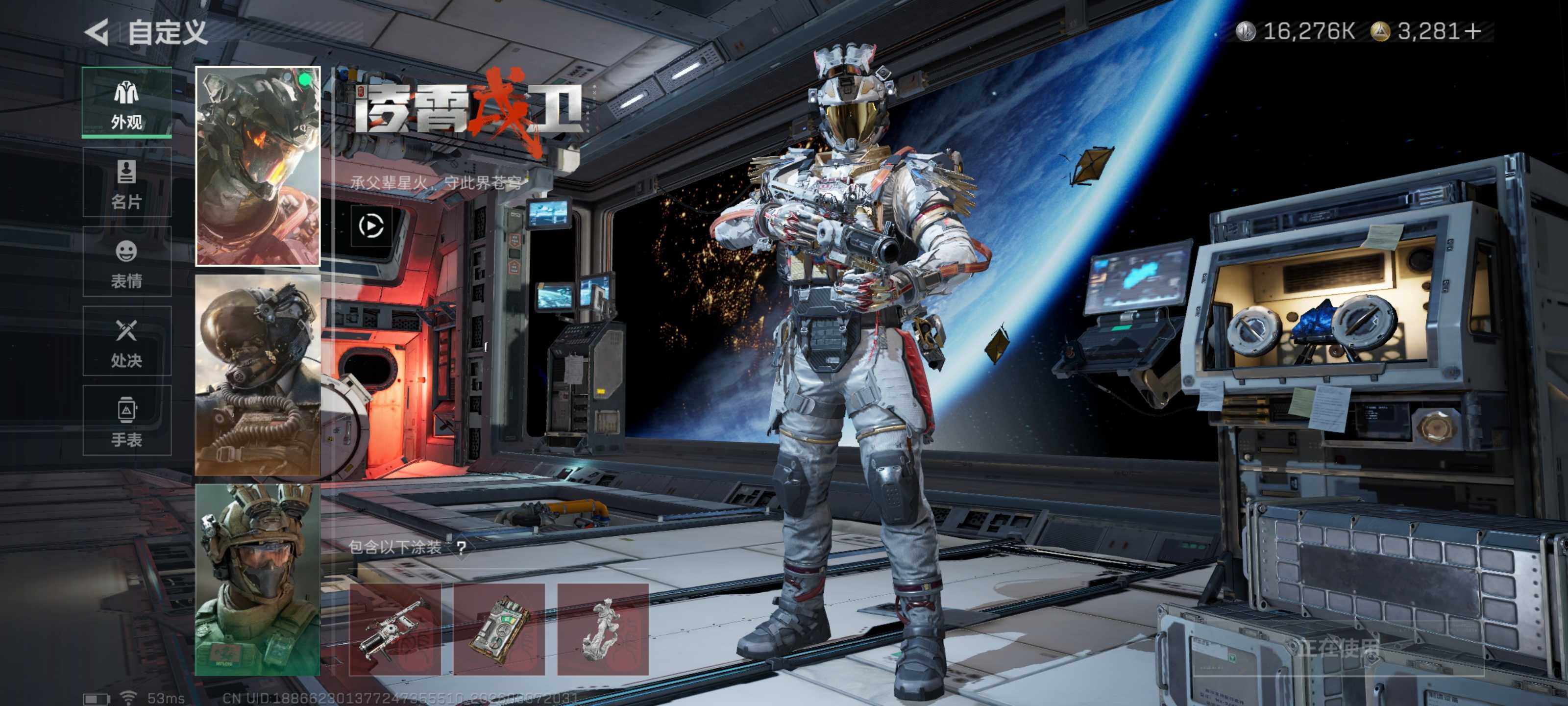The width and height of the screenshot is (1568, 706).
Task: Add premium currency with the plus button
Action: (1473, 31)
